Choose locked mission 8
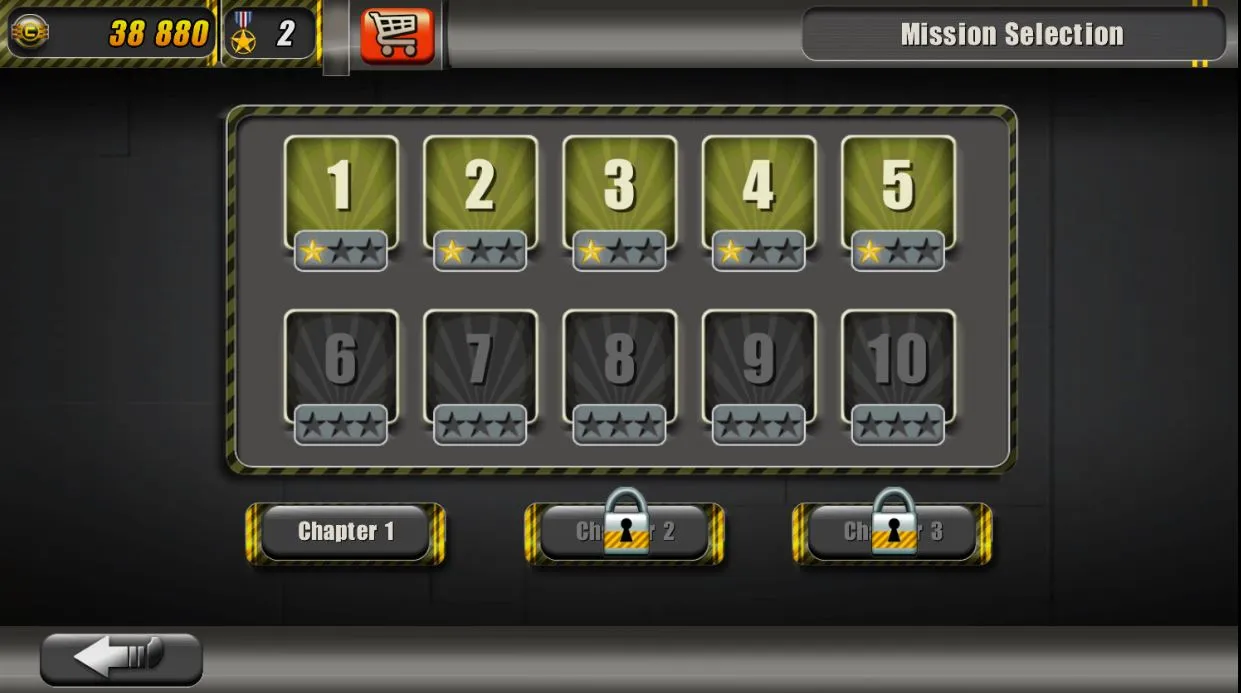1241x693 pixels. click(619, 367)
